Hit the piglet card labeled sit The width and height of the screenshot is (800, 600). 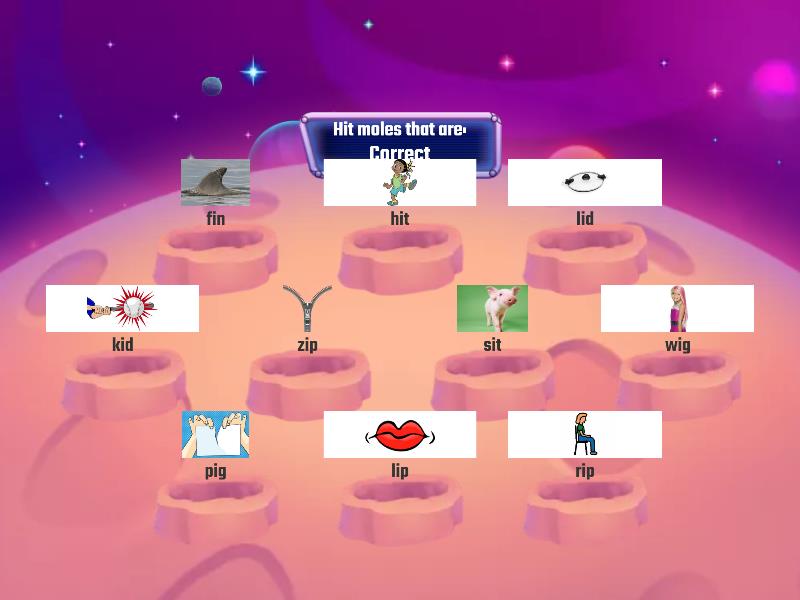(492, 308)
